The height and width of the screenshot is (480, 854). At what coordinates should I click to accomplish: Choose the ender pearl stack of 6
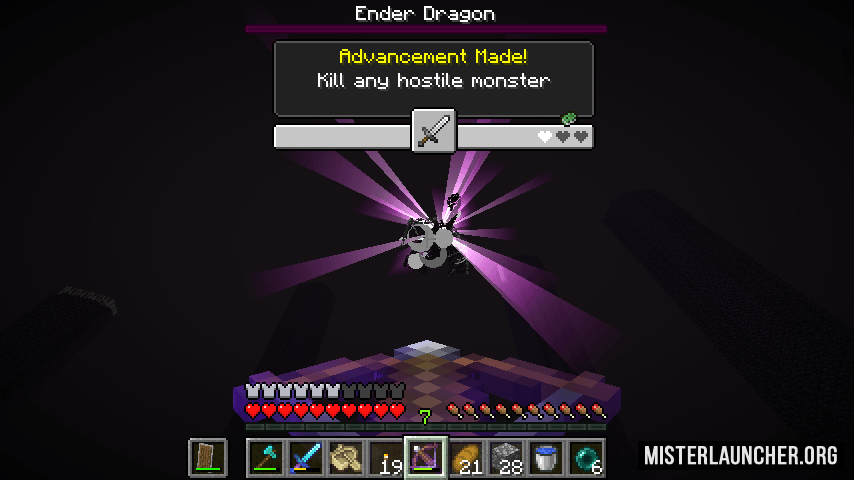tap(586, 457)
